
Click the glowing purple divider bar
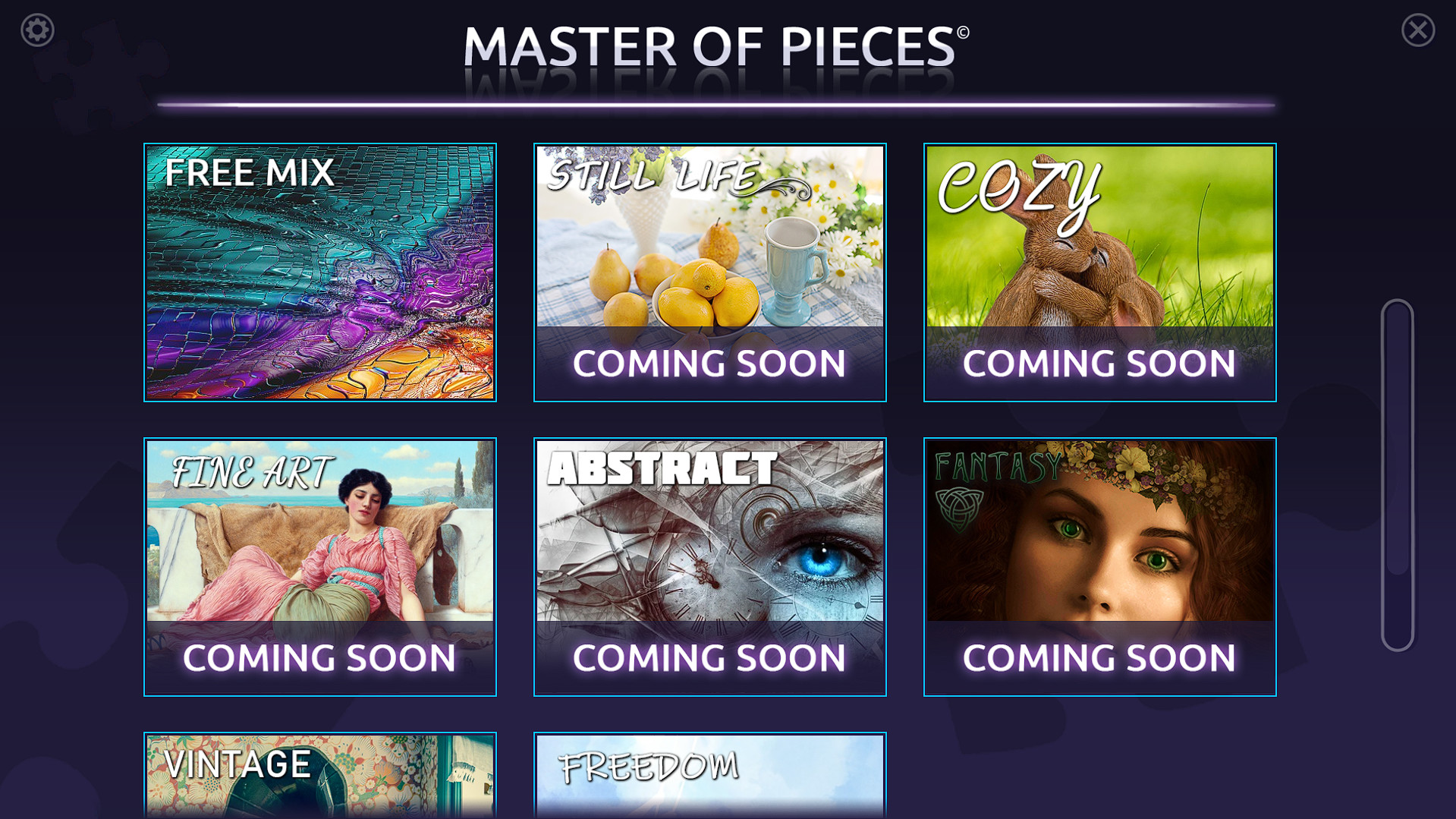coord(719,103)
